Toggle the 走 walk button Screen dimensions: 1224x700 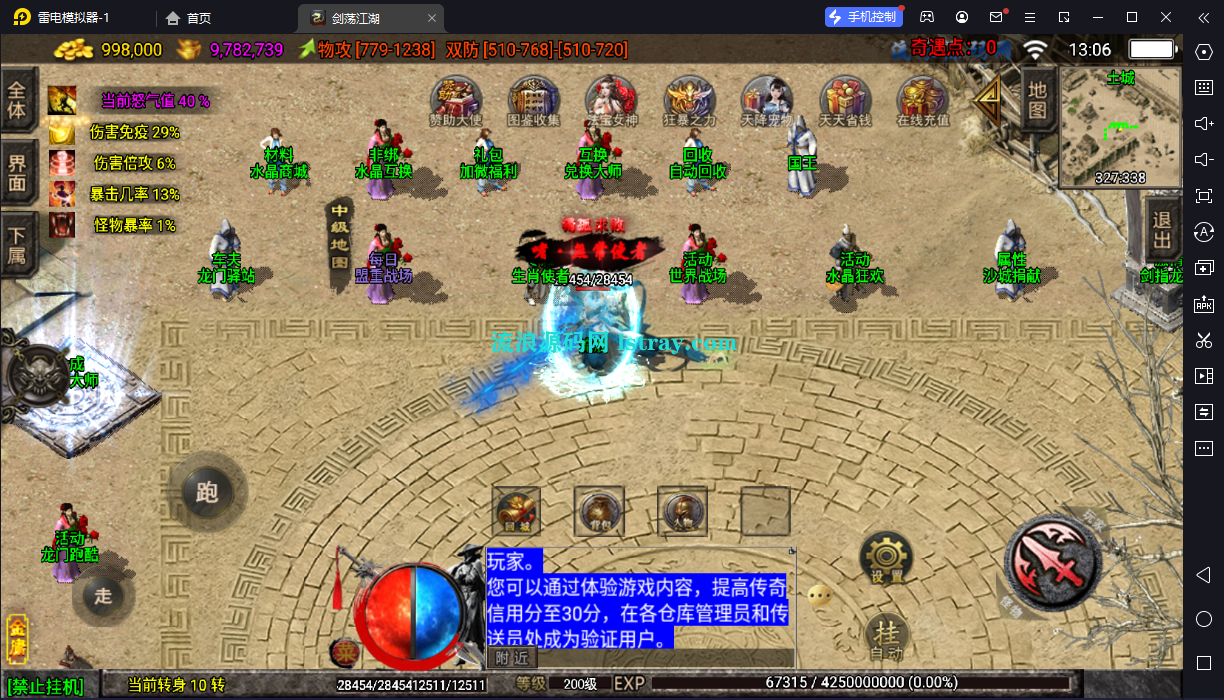click(103, 596)
